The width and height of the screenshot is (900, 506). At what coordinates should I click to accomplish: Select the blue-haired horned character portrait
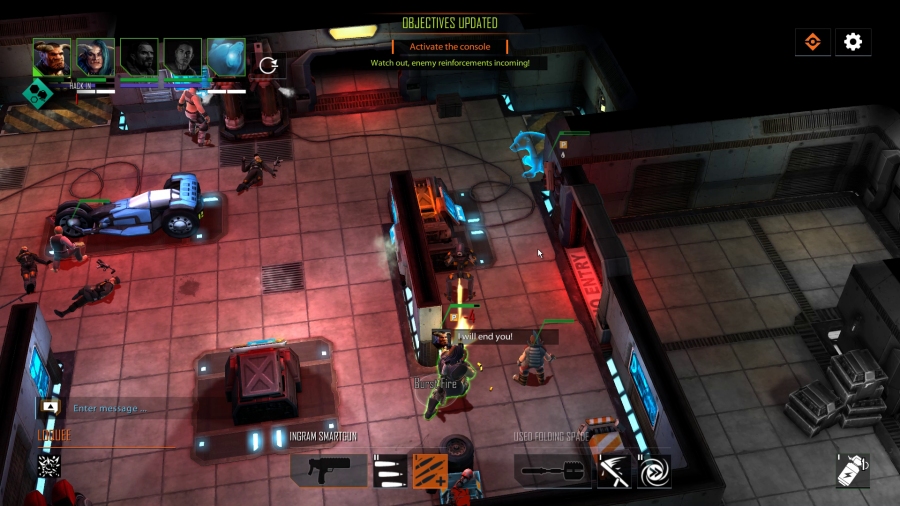(95, 58)
